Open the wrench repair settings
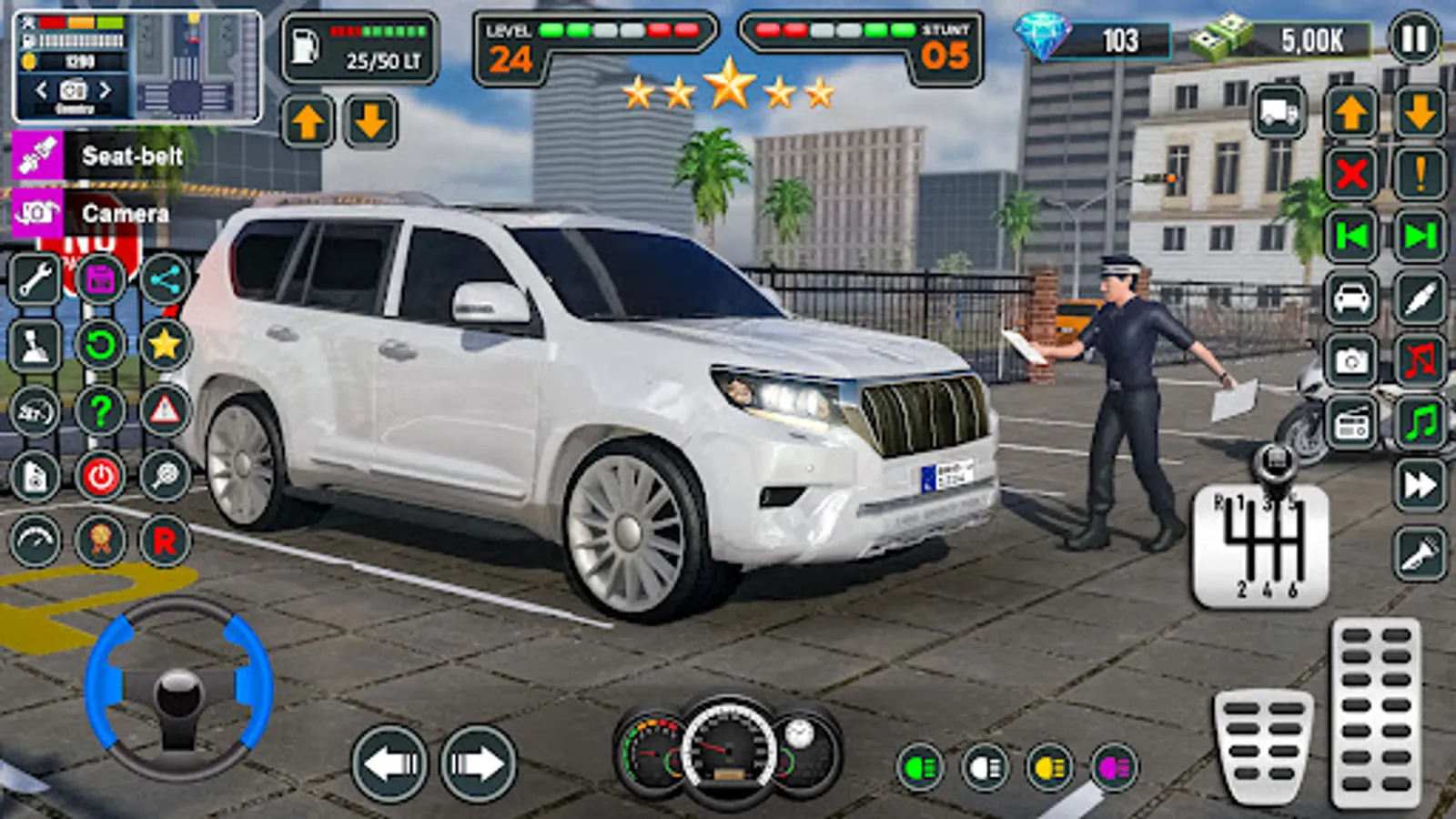1456x819 pixels. click(x=35, y=278)
